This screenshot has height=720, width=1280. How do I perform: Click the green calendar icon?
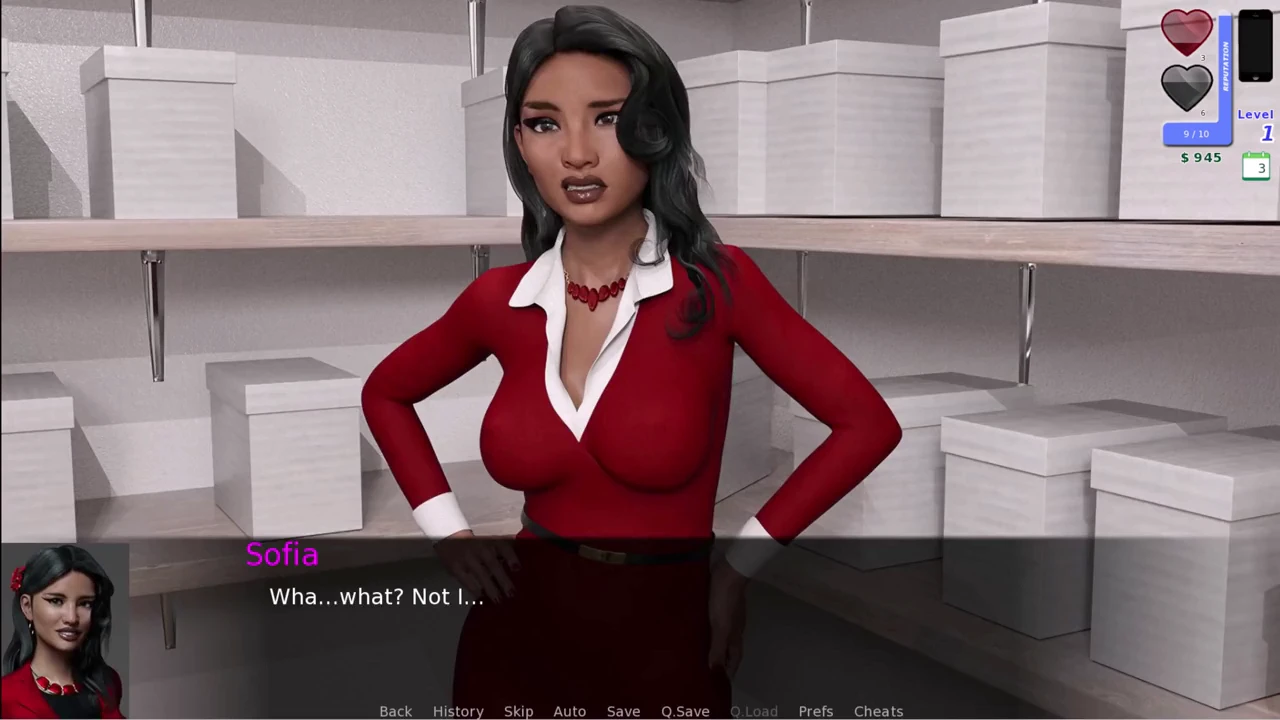[1256, 166]
